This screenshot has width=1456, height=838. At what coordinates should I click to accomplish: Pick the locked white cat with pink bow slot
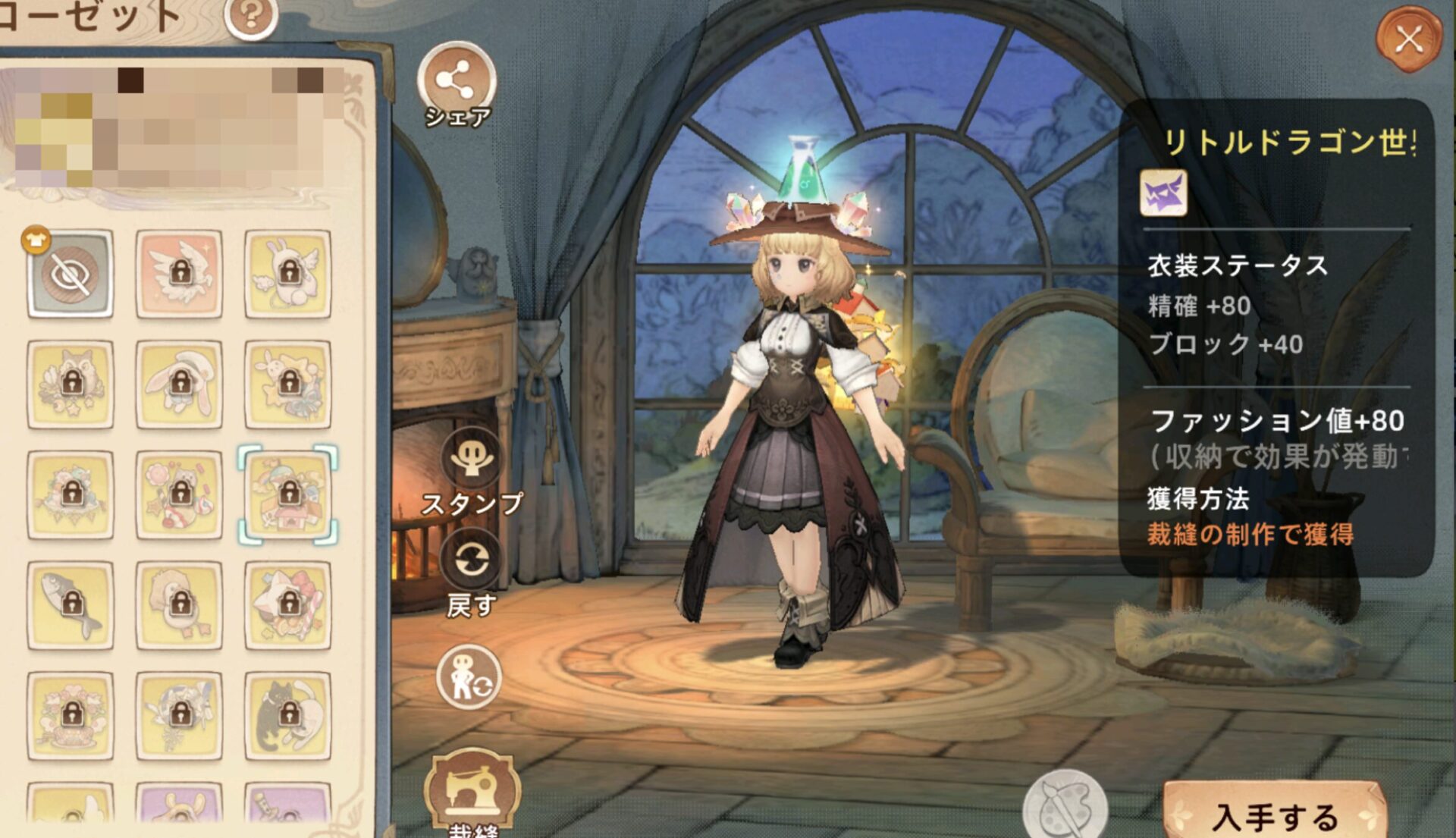coord(287,605)
